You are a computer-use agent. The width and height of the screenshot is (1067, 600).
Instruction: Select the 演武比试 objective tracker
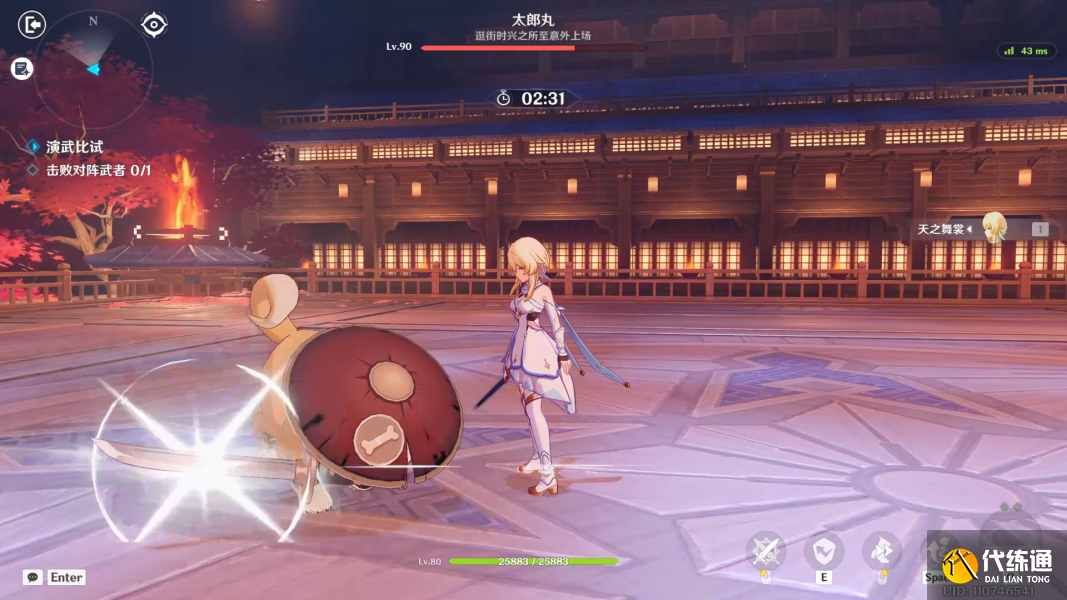[74, 147]
